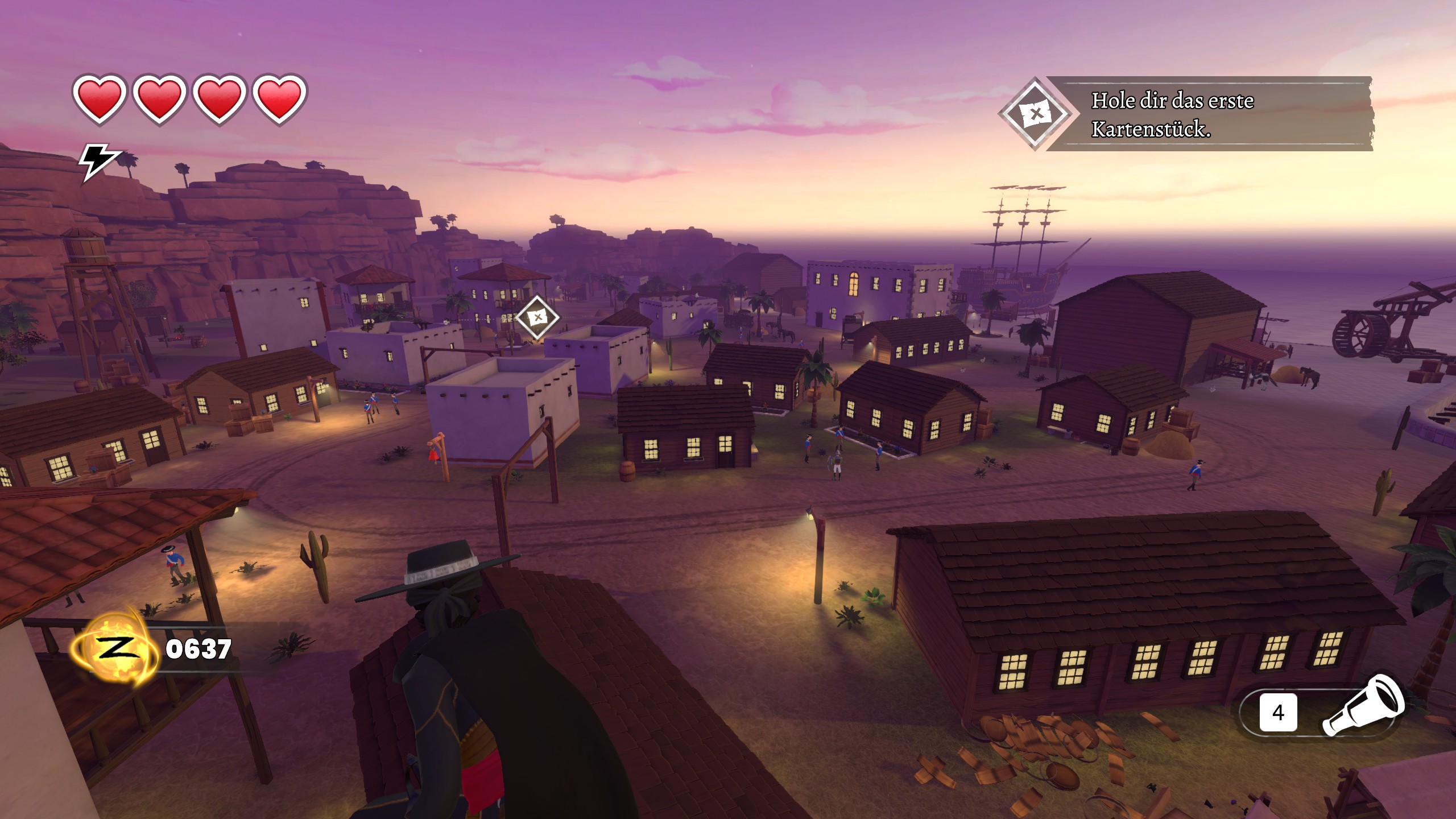Activate the lightning bolt ability icon
1456x819 pixels.
tap(99, 162)
